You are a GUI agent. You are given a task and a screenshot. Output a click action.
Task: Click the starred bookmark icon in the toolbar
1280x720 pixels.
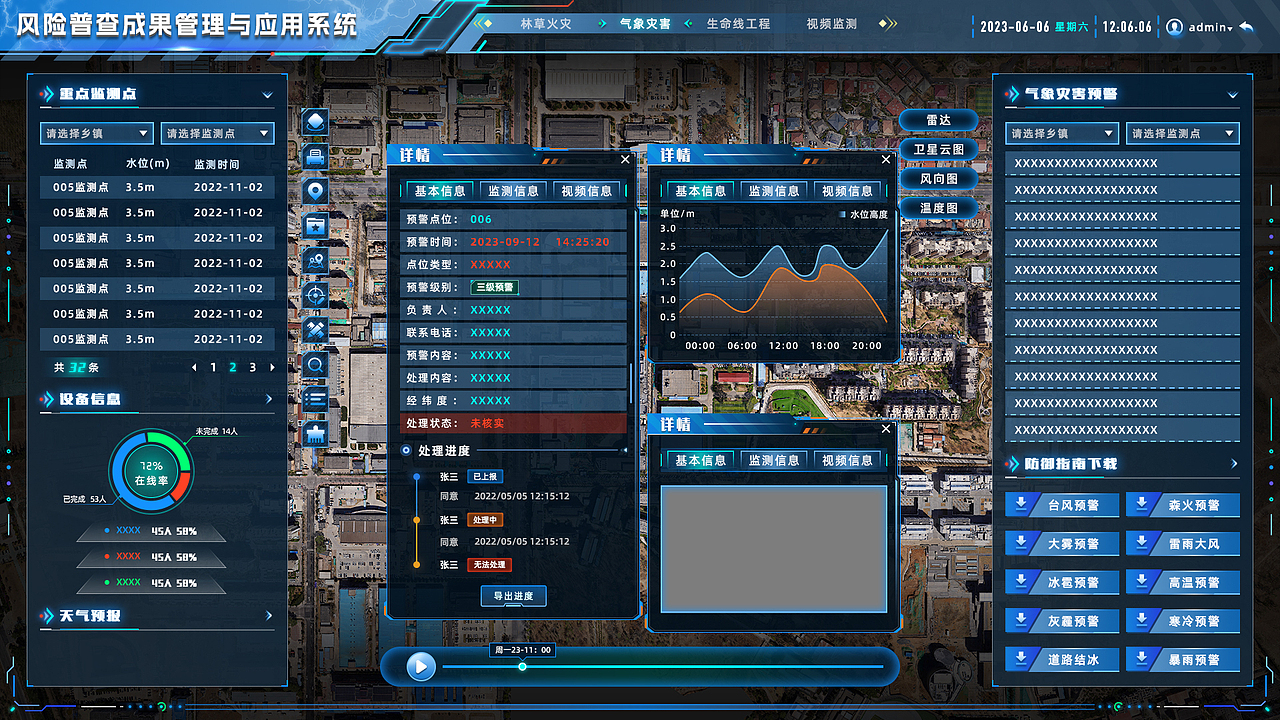click(x=315, y=223)
